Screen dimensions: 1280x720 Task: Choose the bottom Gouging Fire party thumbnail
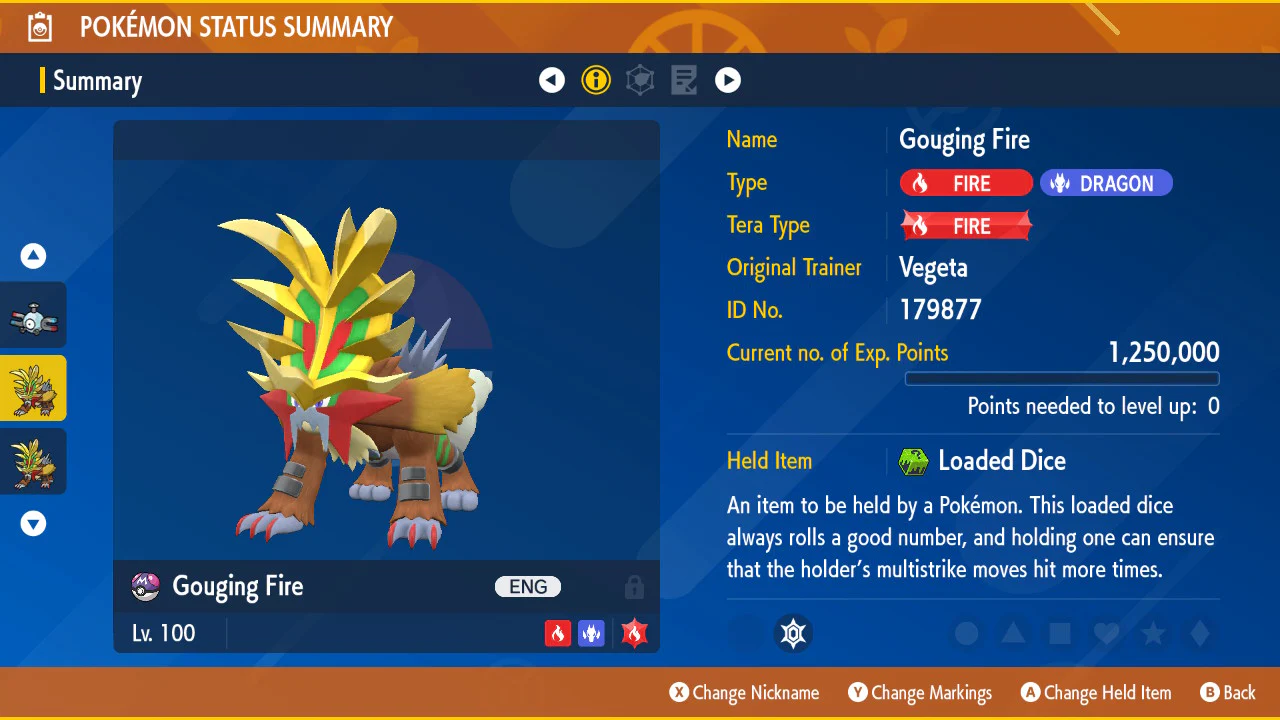tap(34, 461)
